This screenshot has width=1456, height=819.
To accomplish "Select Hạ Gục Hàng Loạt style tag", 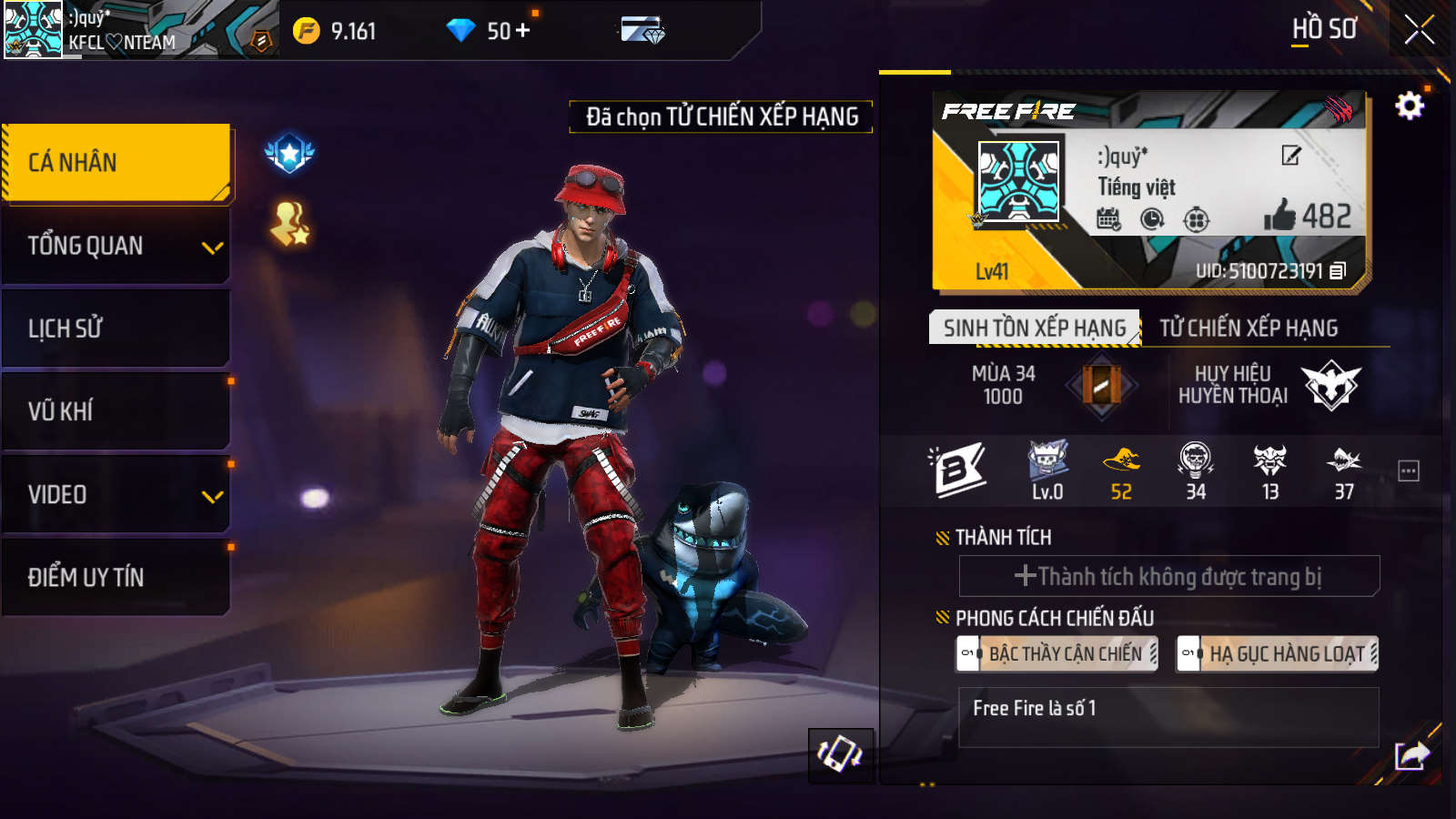I will (x=1278, y=653).
